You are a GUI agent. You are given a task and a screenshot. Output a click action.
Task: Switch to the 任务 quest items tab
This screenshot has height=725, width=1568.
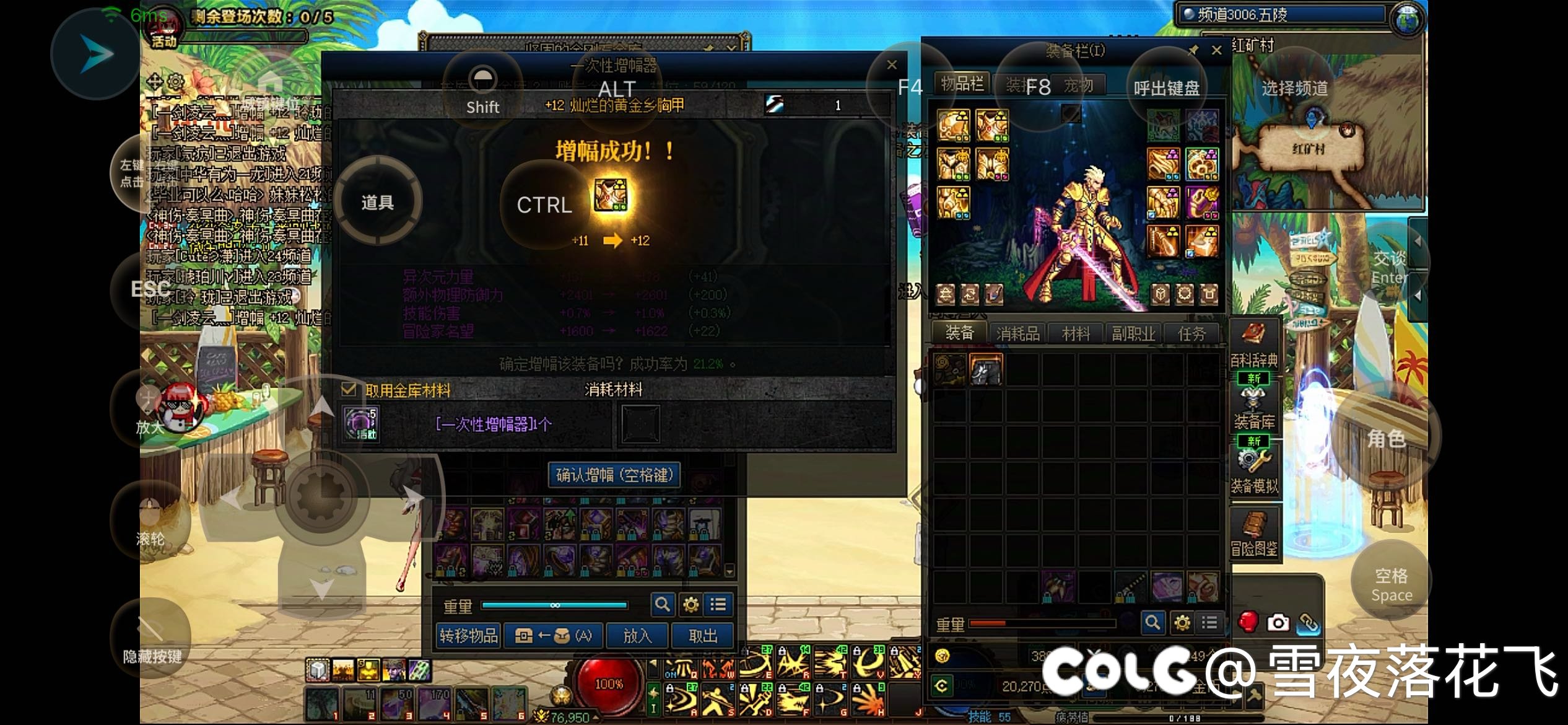[1191, 334]
